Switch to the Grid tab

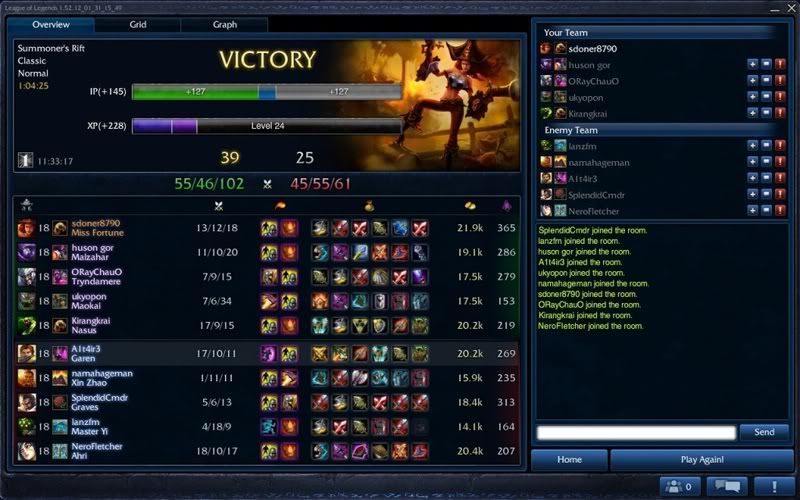tap(138, 24)
